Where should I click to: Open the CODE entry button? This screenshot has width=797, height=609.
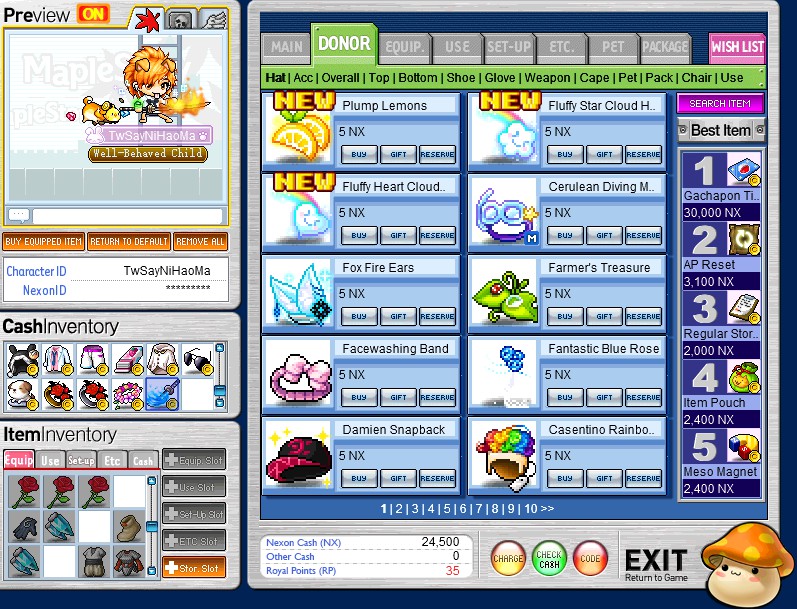(590, 559)
